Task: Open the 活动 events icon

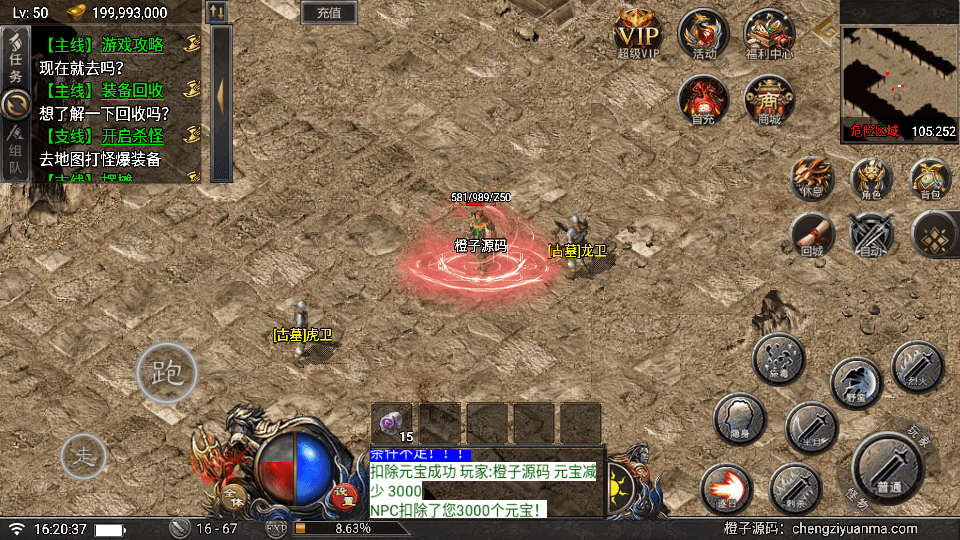Action: [703, 34]
